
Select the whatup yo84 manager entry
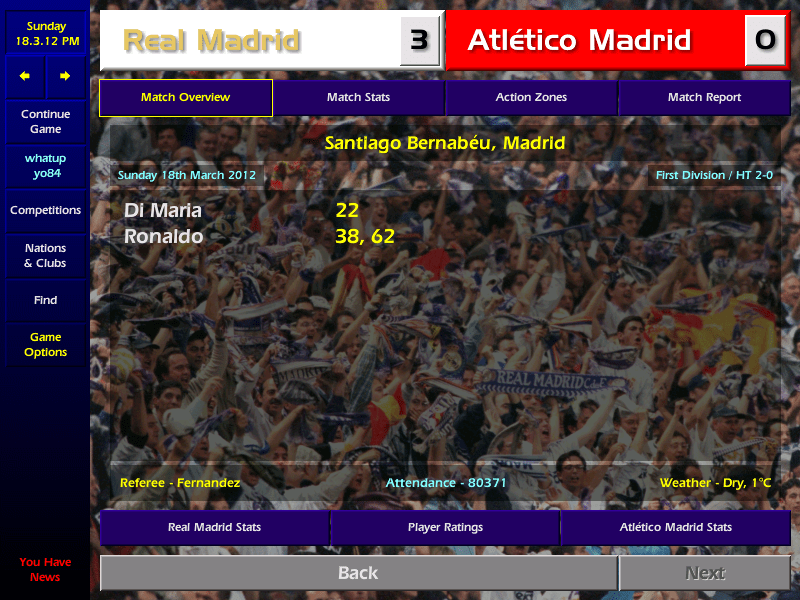45,166
